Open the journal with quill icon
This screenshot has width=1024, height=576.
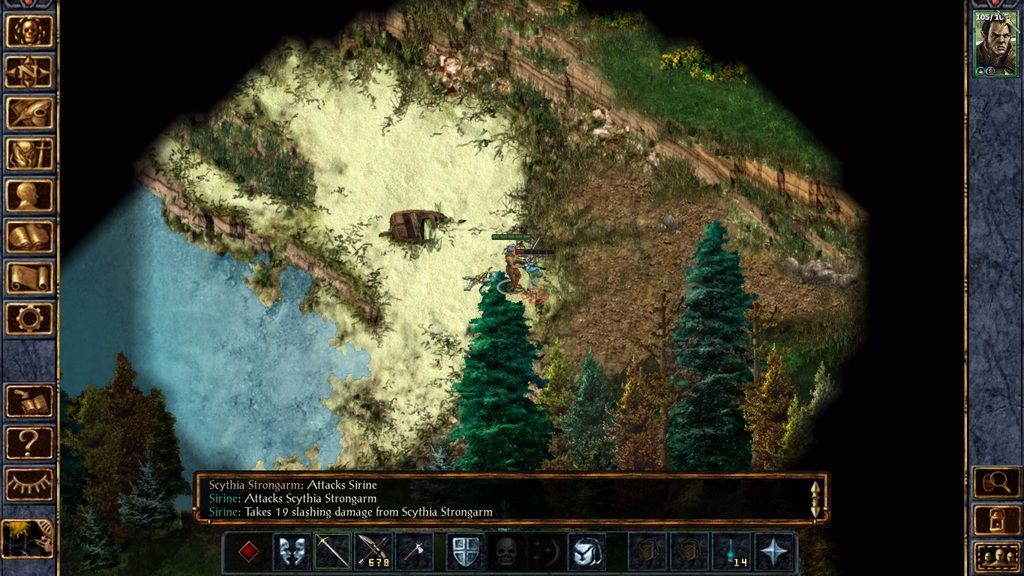coord(29,113)
